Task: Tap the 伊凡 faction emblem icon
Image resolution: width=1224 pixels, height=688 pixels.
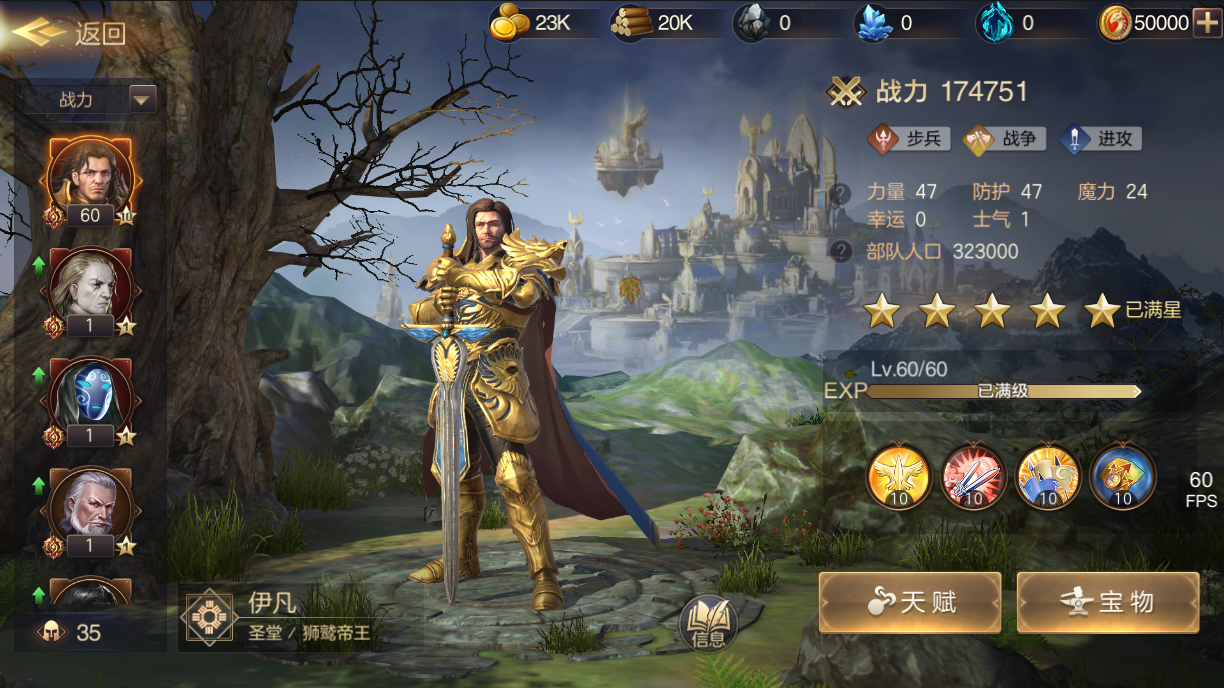Action: 209,618
